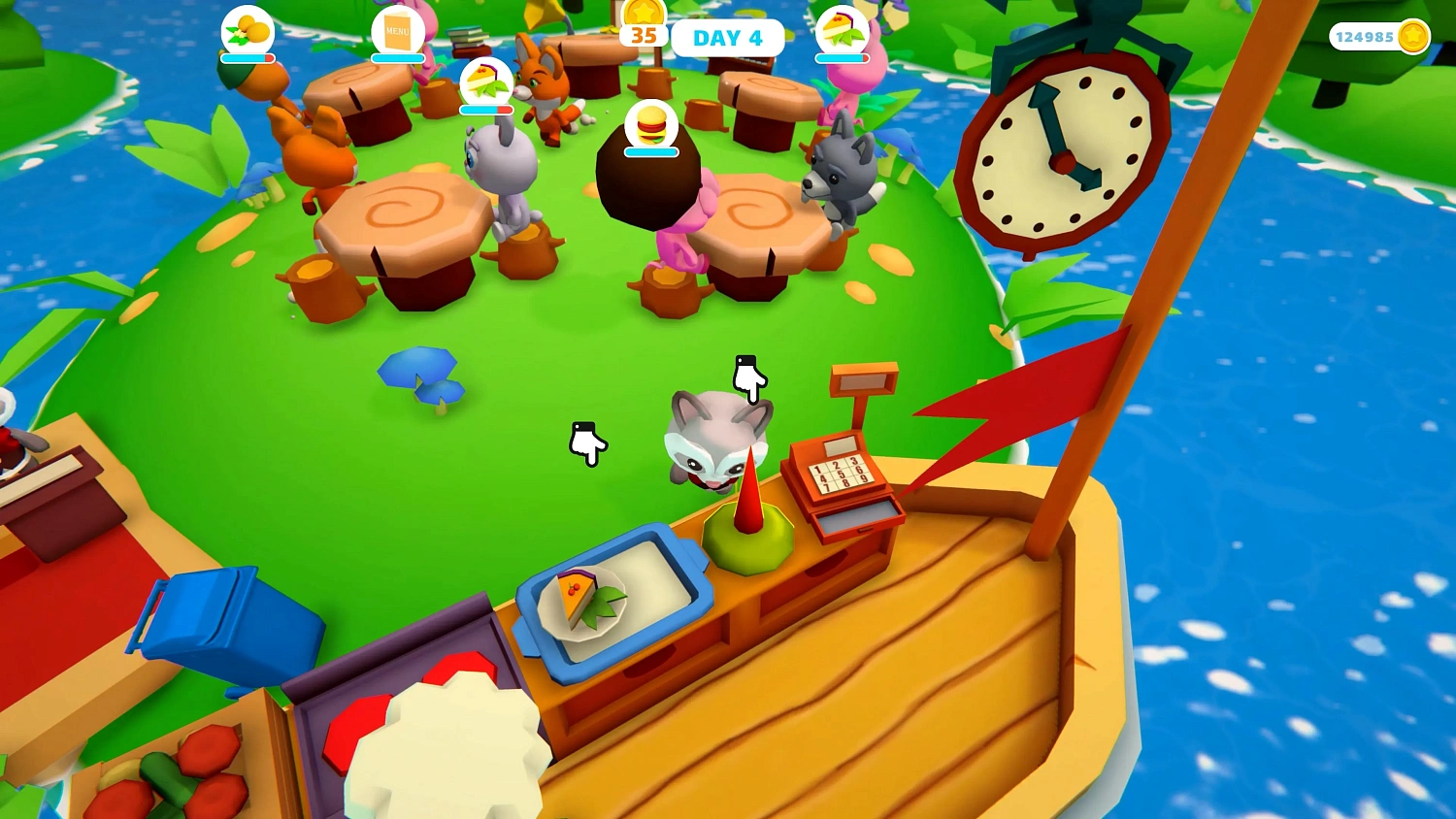Click the DAY 4 banner
Screen dimensions: 1456x819
(x=728, y=38)
